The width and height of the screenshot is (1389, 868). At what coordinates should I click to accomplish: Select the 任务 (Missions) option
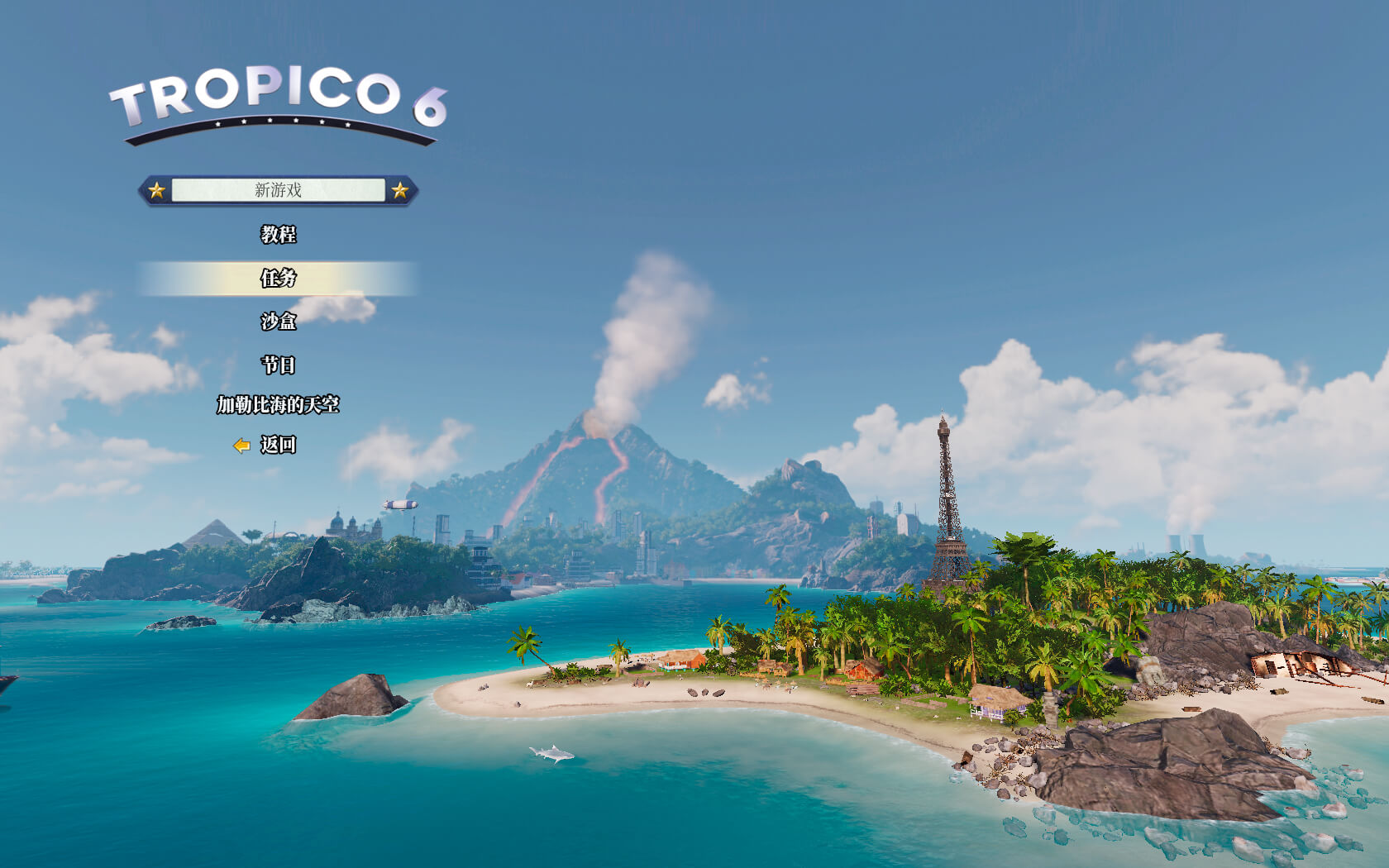(278, 279)
